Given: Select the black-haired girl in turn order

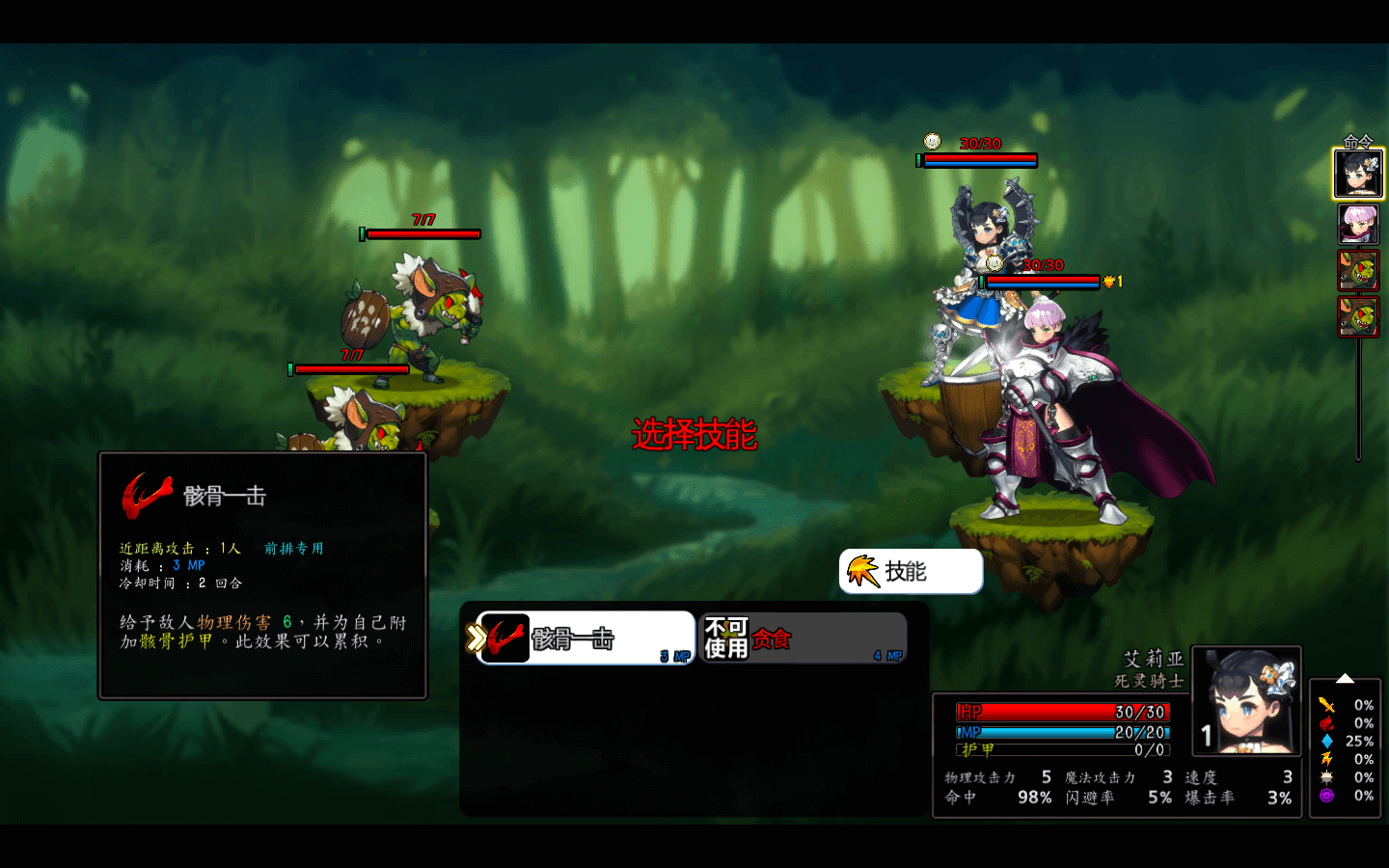Looking at the screenshot, I should click(1358, 174).
